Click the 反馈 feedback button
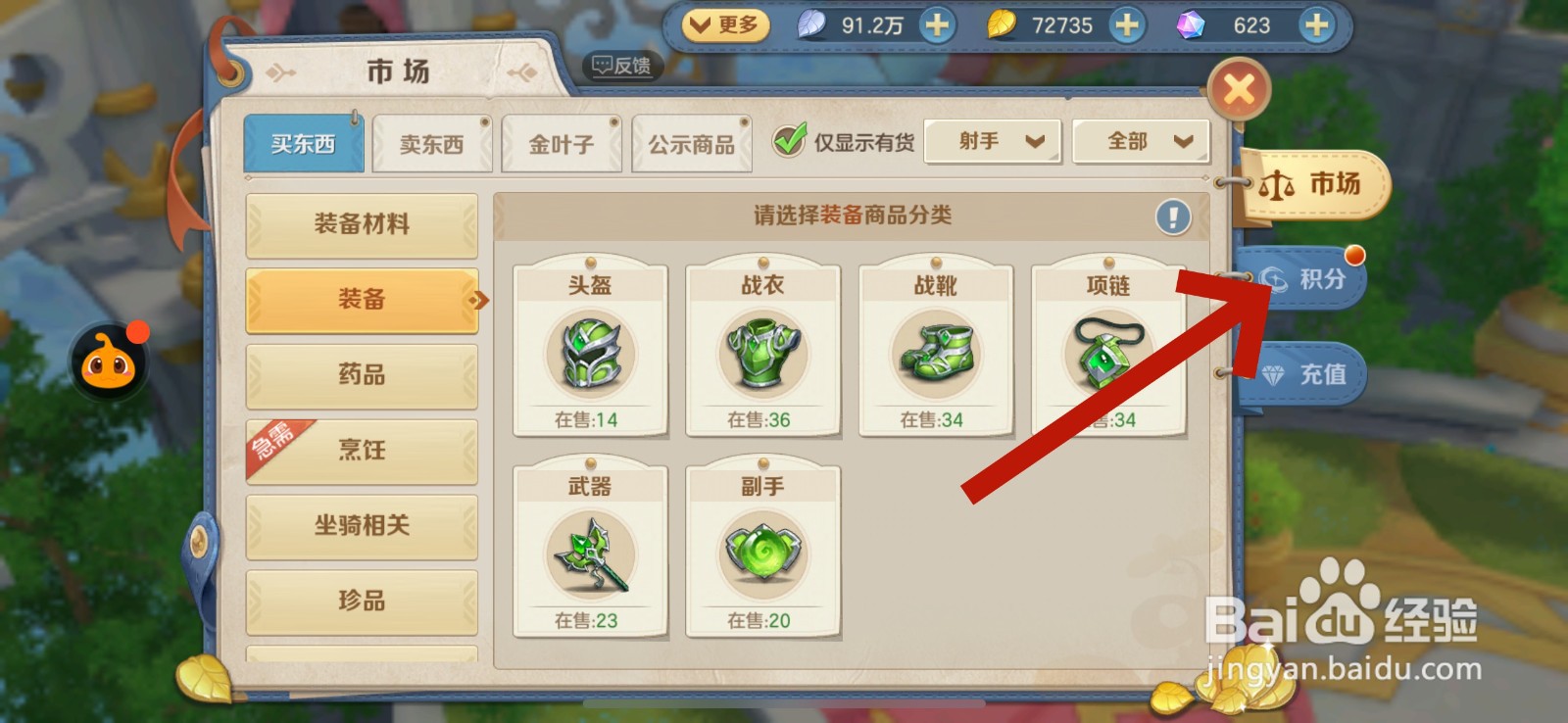This screenshot has width=1568, height=723. pos(621,67)
